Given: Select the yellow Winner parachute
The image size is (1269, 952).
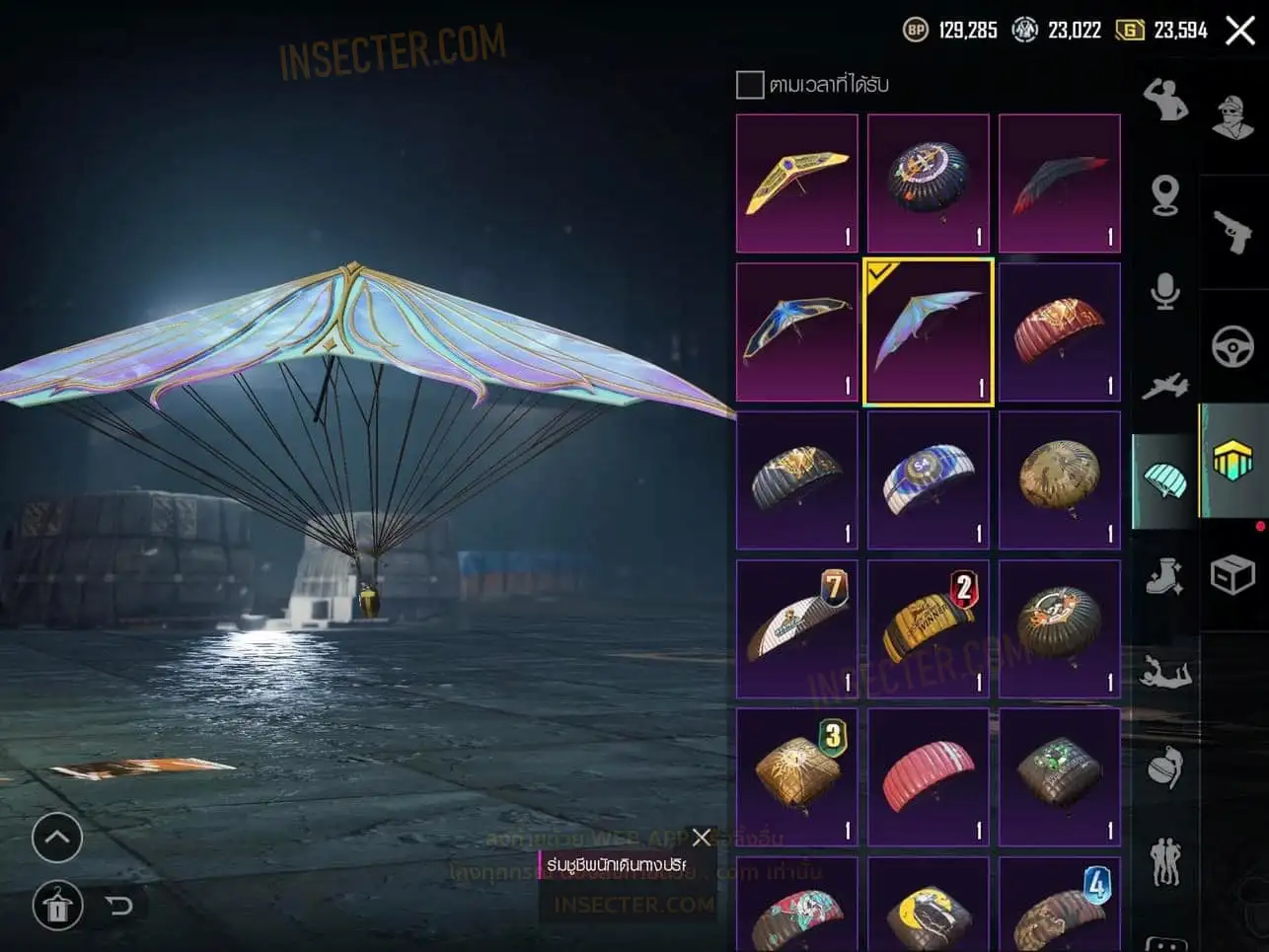Looking at the screenshot, I should tap(928, 628).
